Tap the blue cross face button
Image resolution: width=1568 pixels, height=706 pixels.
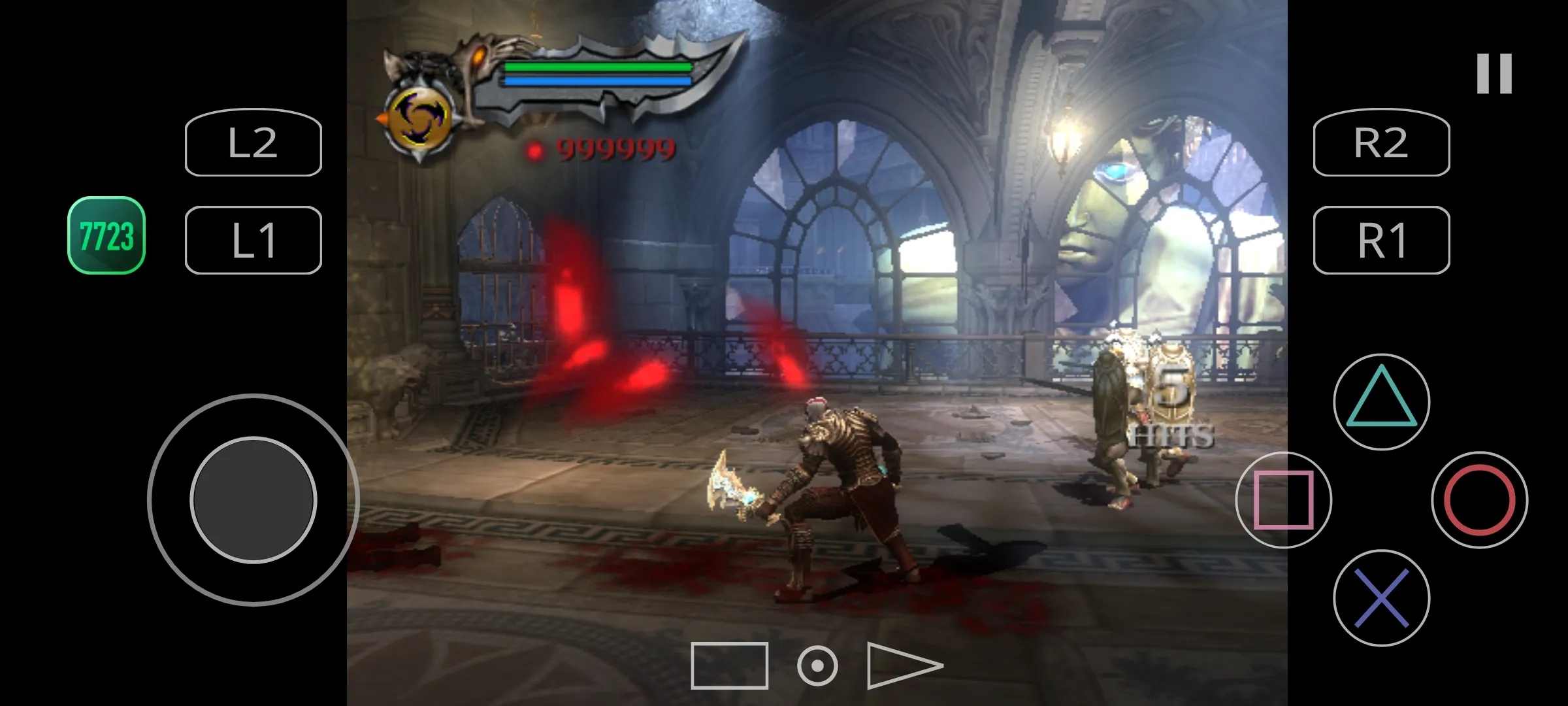coord(1381,597)
